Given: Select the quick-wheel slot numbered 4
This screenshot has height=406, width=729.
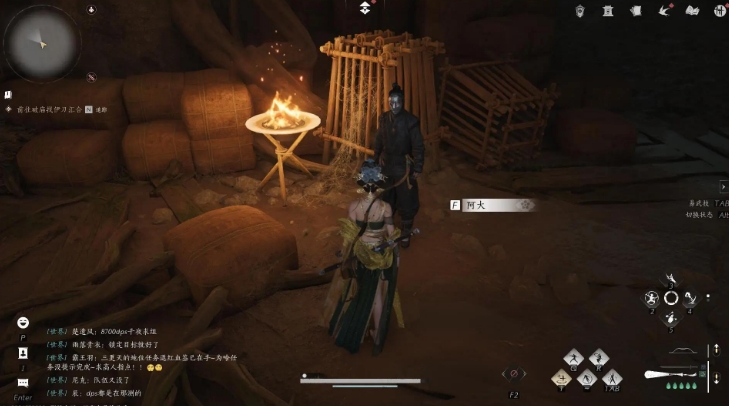Looking at the screenshot, I should pos(690,299).
